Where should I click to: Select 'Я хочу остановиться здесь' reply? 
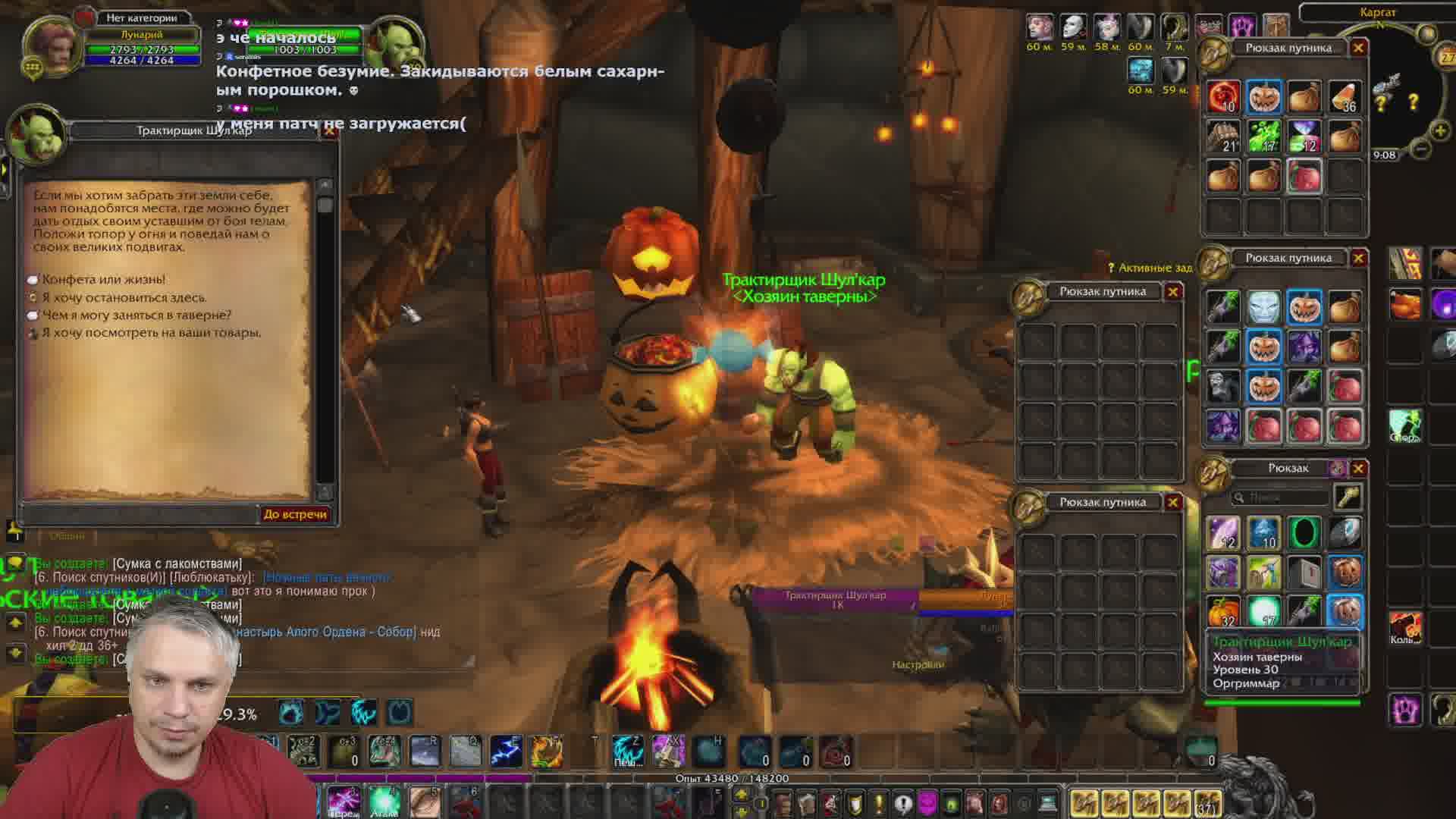pyautogui.click(x=124, y=298)
